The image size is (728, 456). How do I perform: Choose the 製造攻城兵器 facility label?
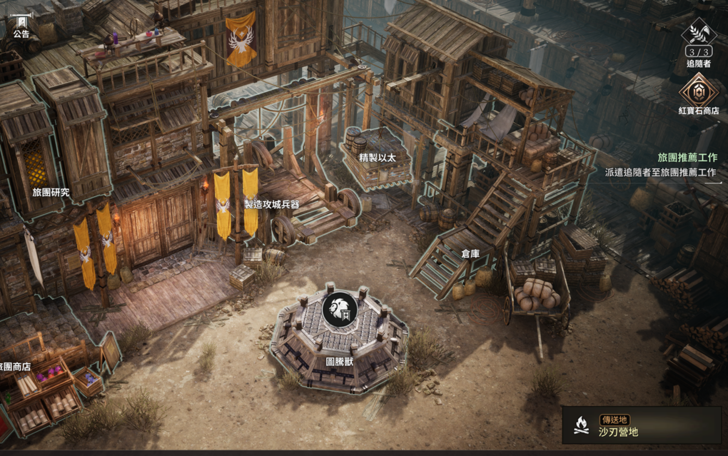[x=272, y=204]
